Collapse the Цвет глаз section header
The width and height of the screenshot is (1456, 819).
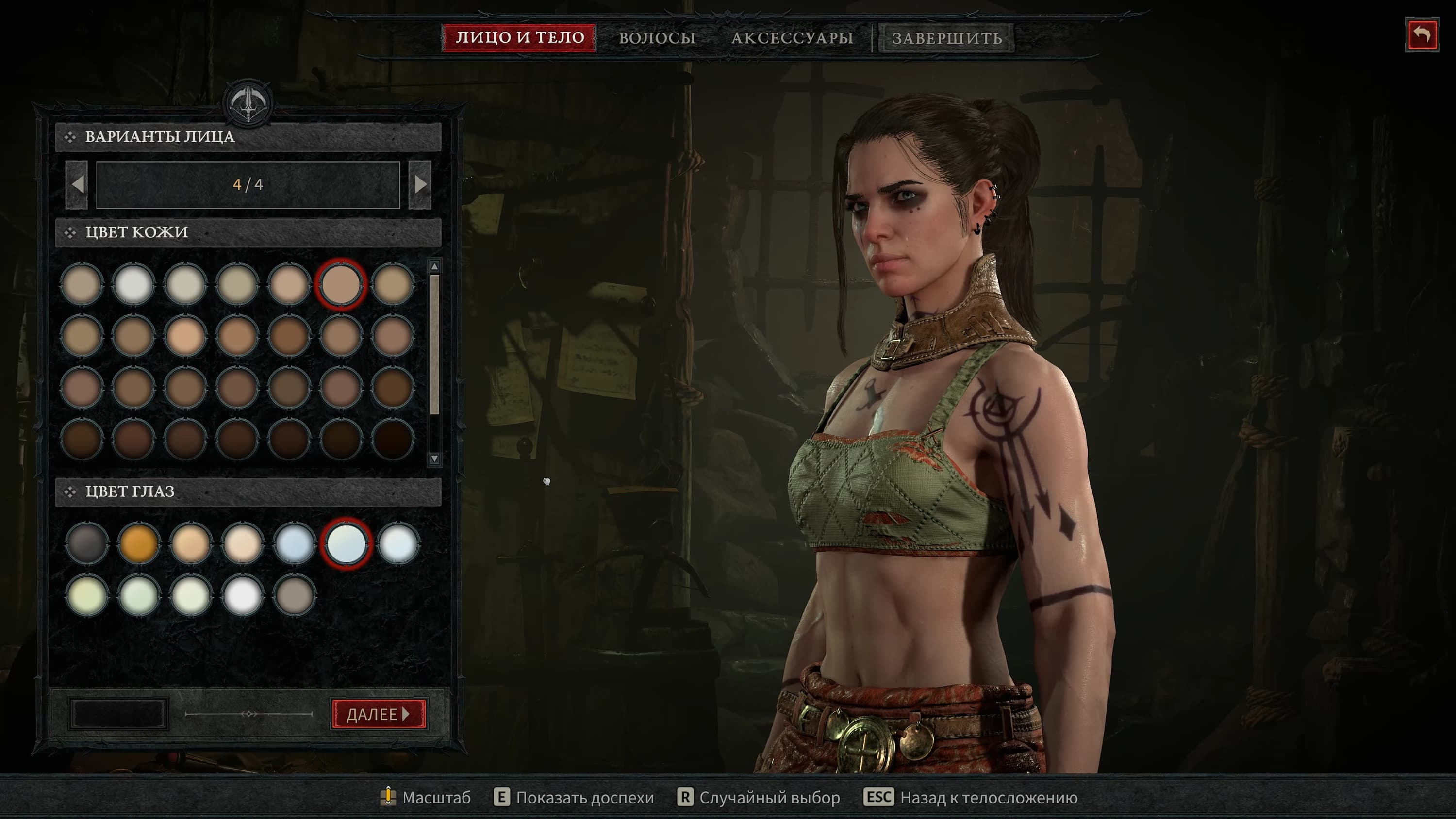click(x=248, y=491)
